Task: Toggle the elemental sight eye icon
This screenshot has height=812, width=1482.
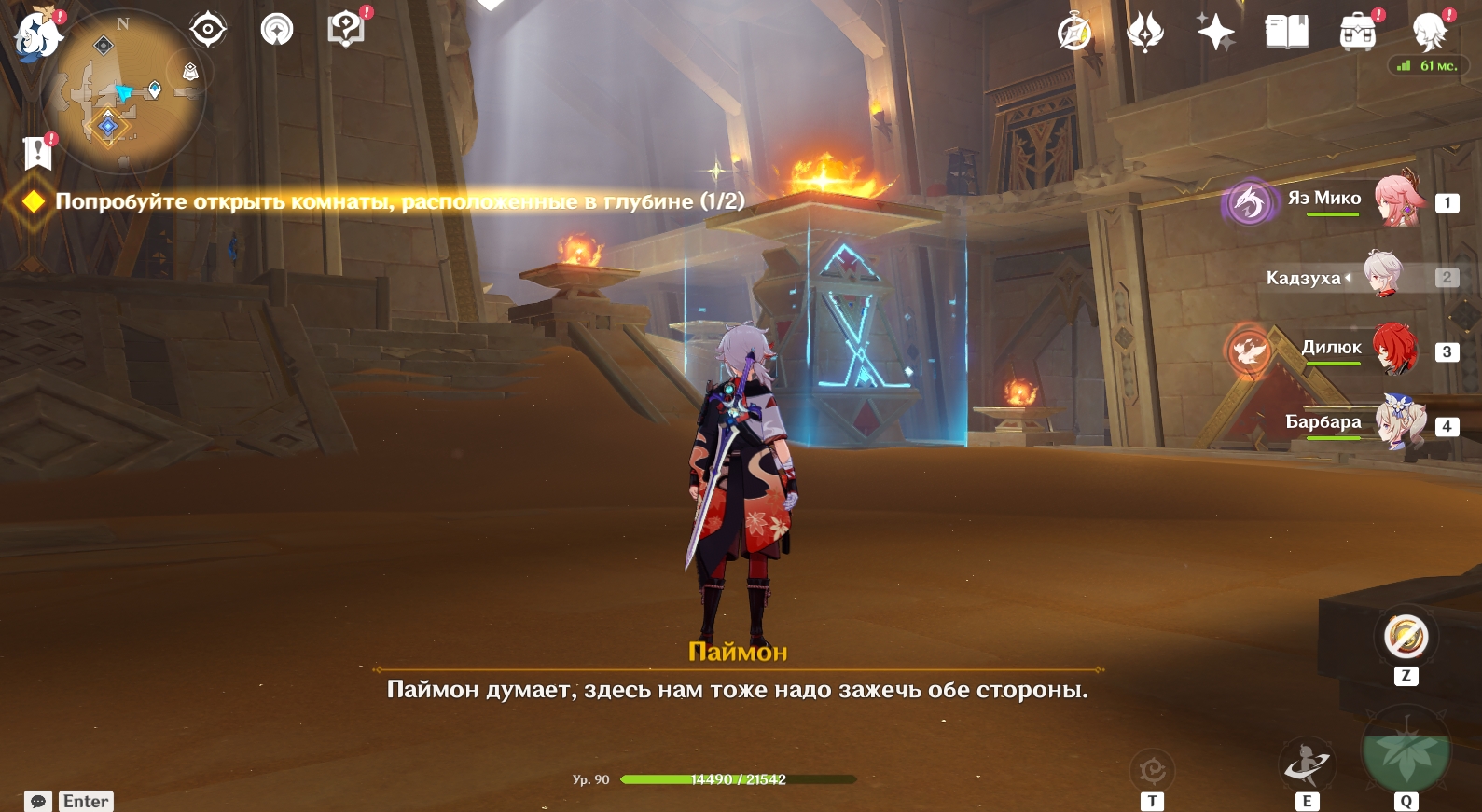Action: pyautogui.click(x=207, y=30)
